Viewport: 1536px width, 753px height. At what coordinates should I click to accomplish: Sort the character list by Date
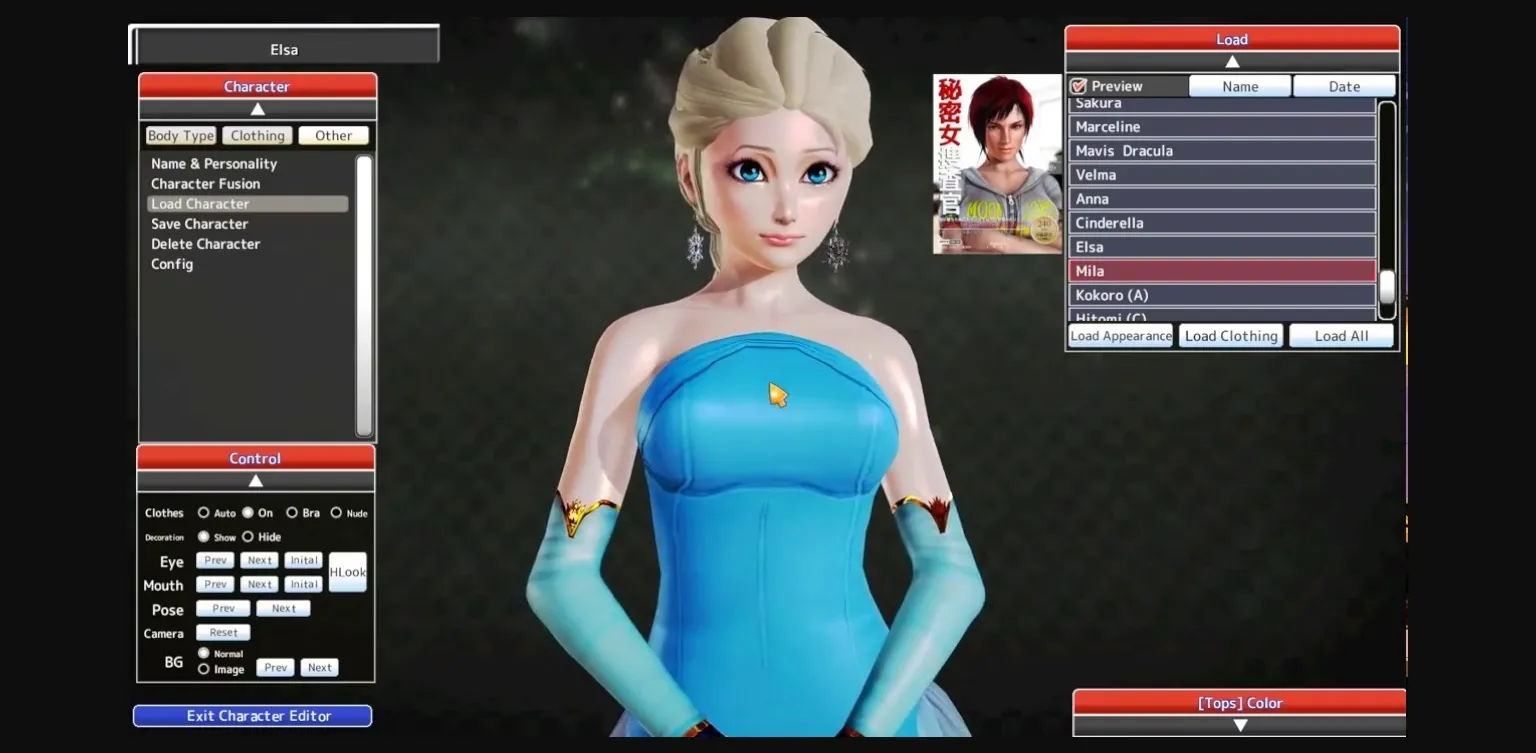tap(1344, 86)
